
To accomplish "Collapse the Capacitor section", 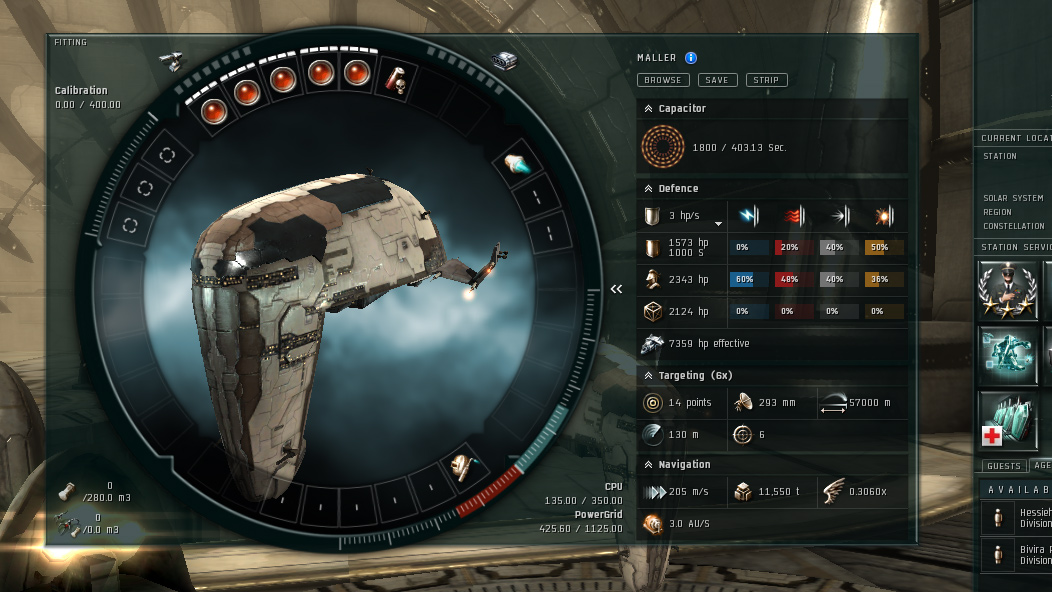I will 649,108.
